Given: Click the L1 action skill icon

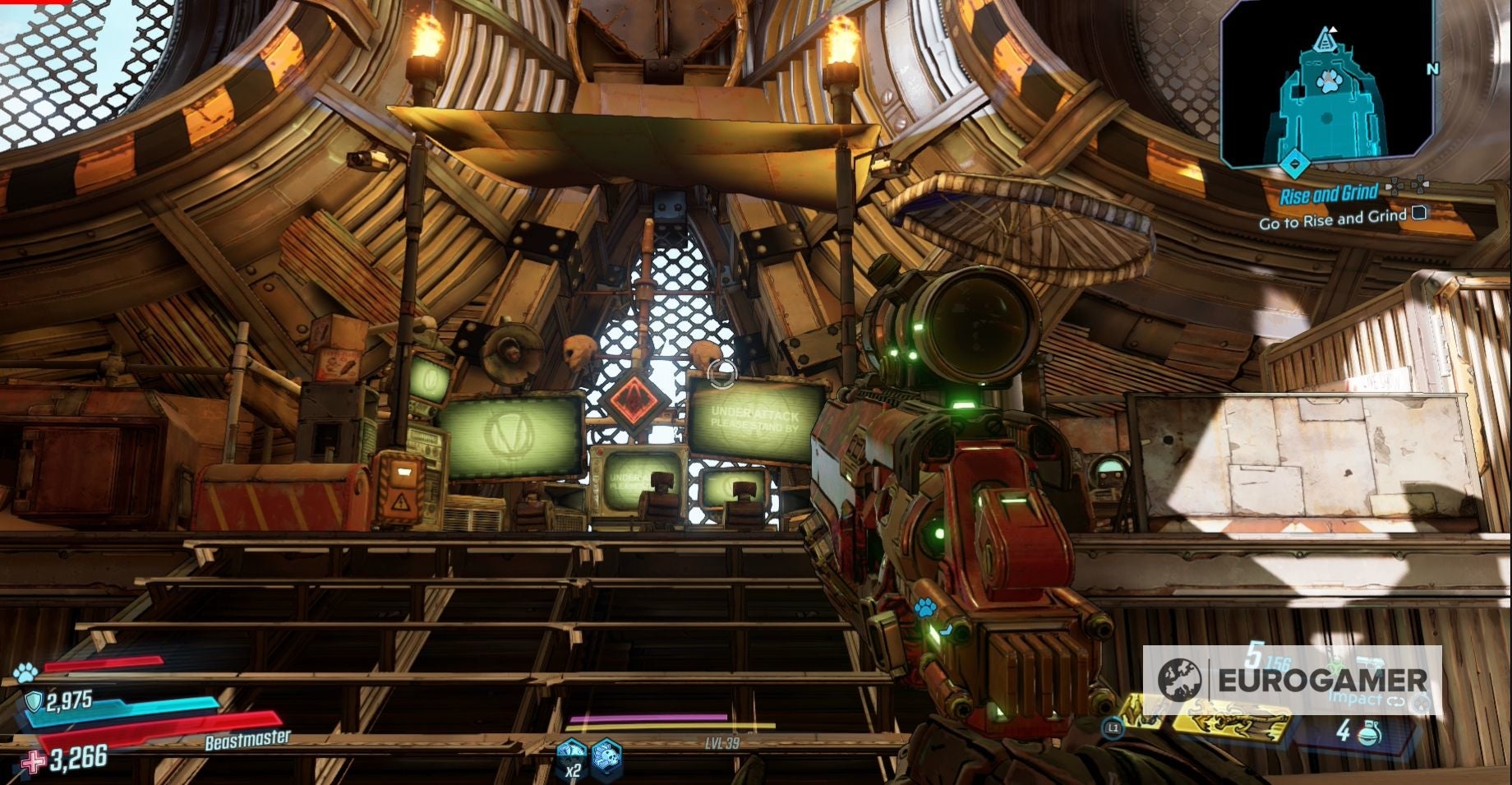Looking at the screenshot, I should coord(1113,728).
